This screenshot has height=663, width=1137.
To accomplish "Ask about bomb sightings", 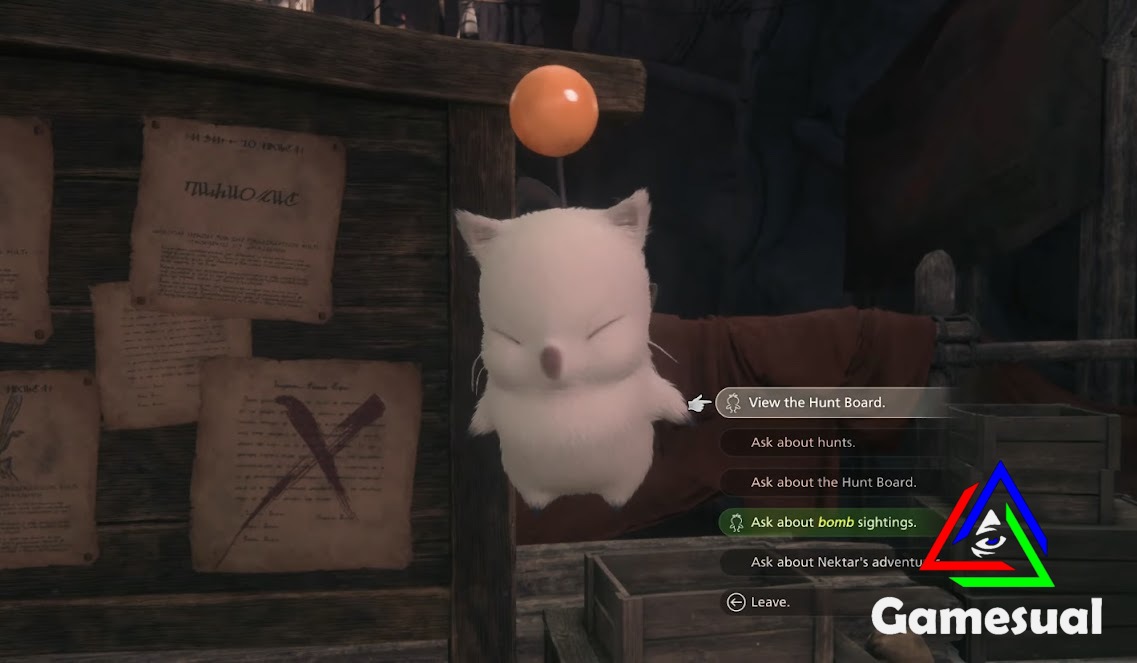I will click(832, 522).
